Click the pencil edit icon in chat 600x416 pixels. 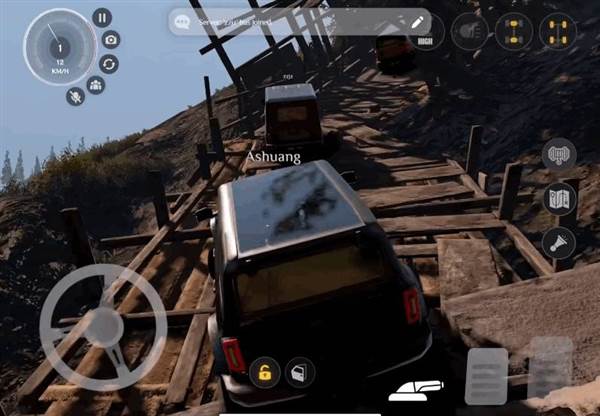coord(417,21)
